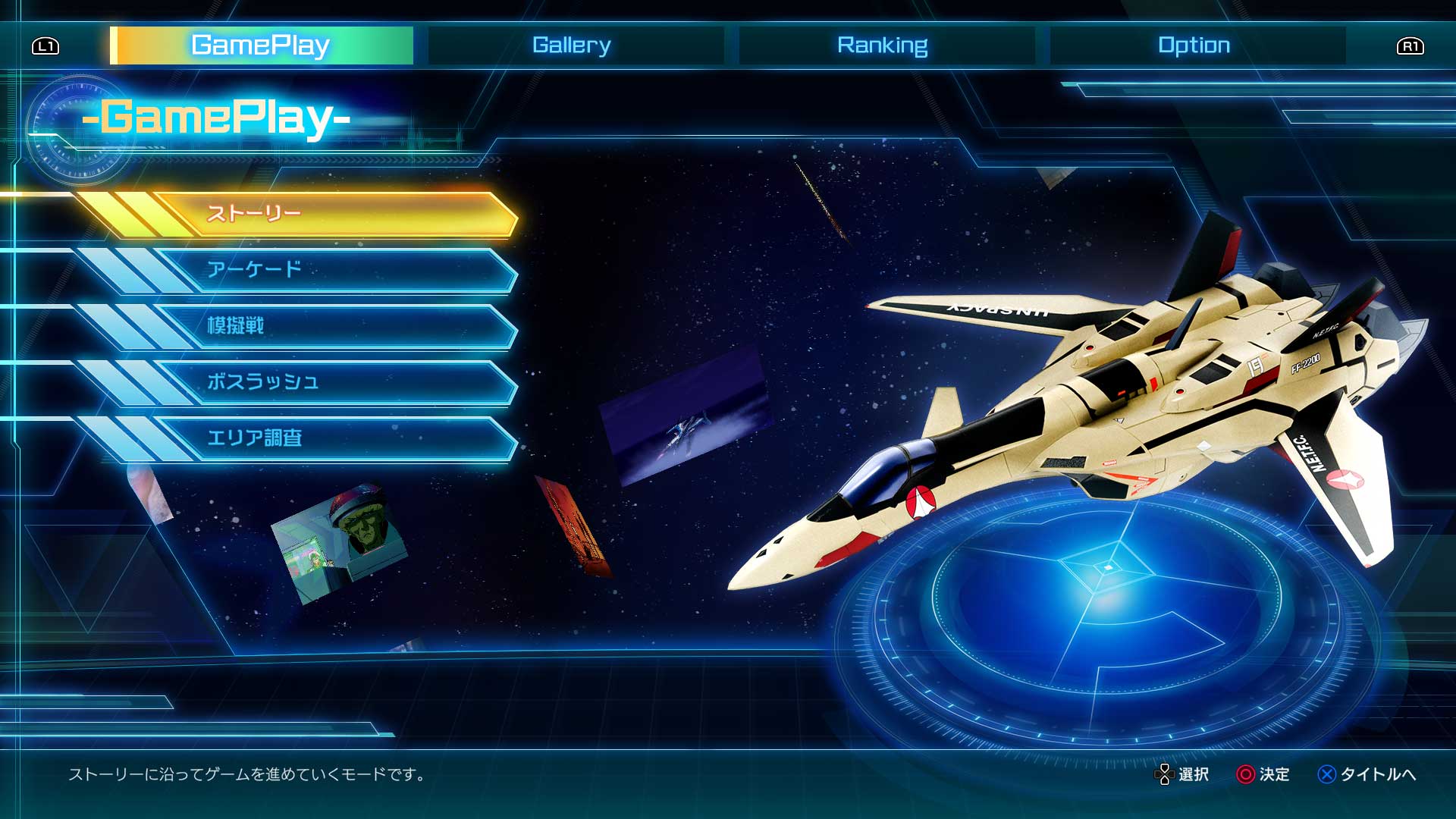Start the 模擬戦 mock battle mode
Screen dimensions: 1456x819
pos(334,326)
